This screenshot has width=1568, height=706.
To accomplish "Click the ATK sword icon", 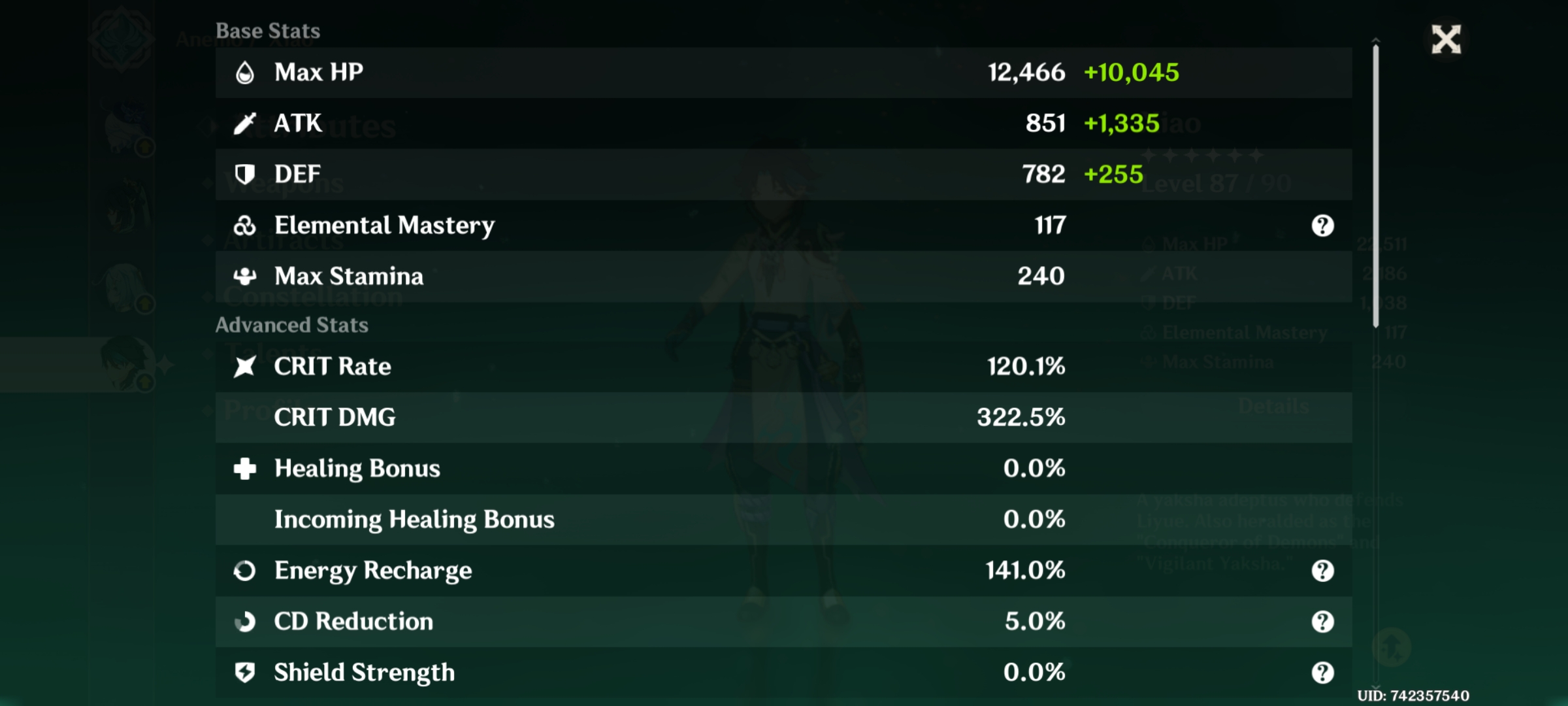I will point(246,123).
